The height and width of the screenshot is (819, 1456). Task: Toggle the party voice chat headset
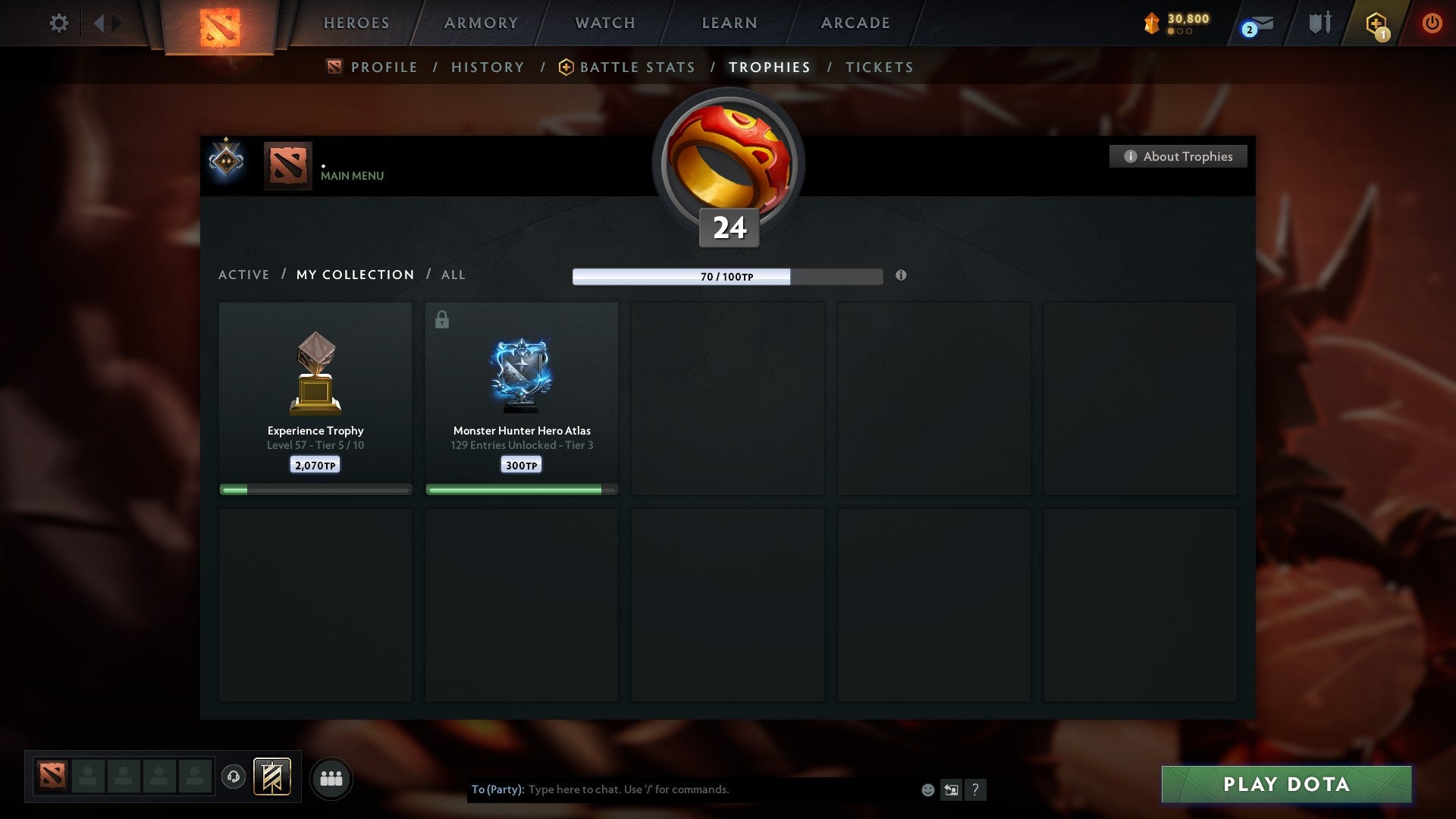pyautogui.click(x=234, y=777)
